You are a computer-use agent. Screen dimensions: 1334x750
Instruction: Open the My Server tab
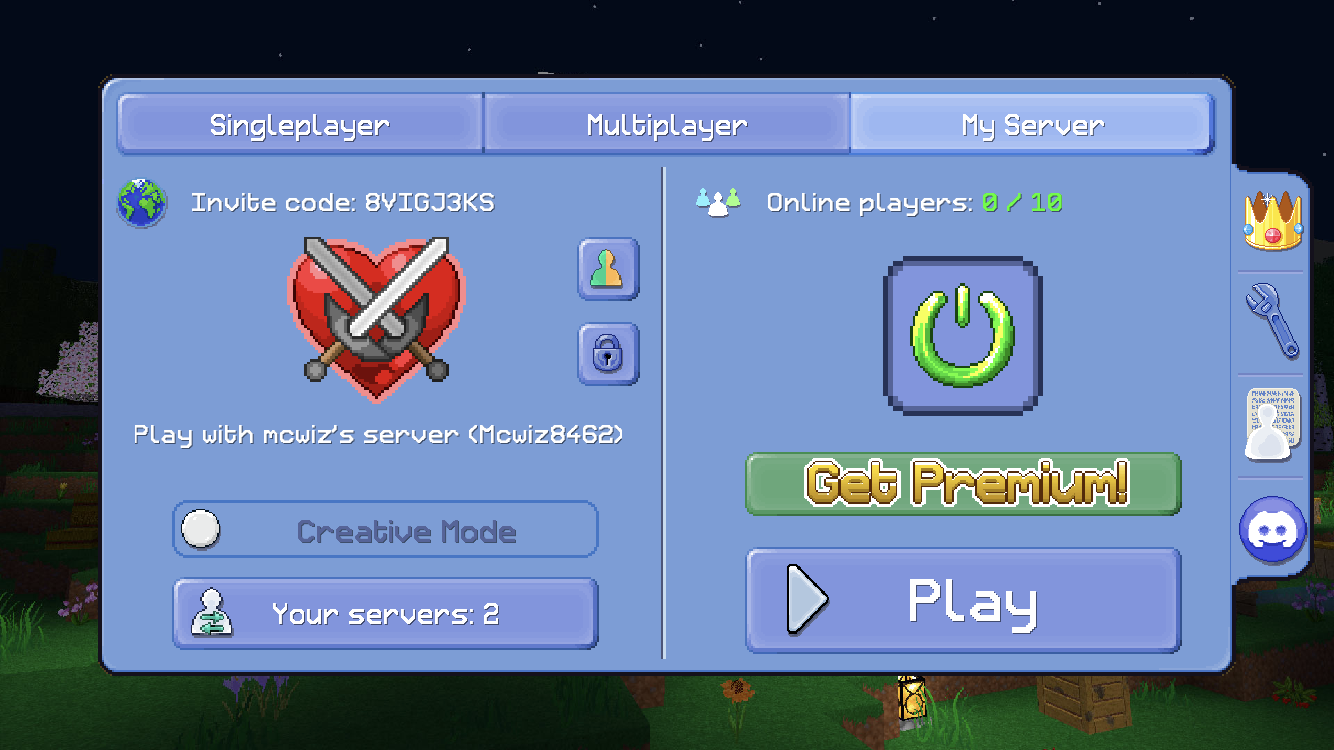(x=1030, y=124)
